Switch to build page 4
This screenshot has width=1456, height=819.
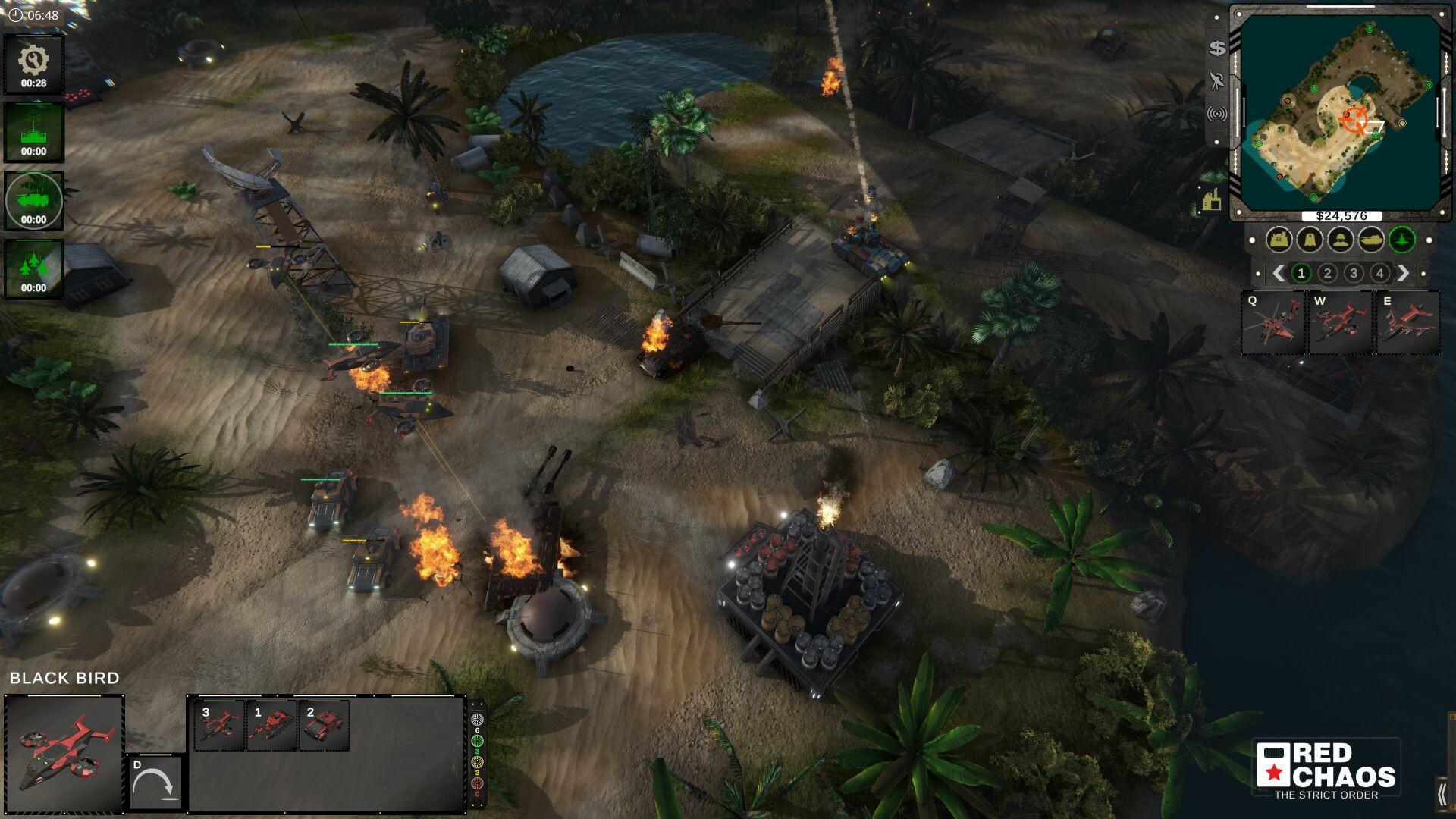pos(1379,271)
